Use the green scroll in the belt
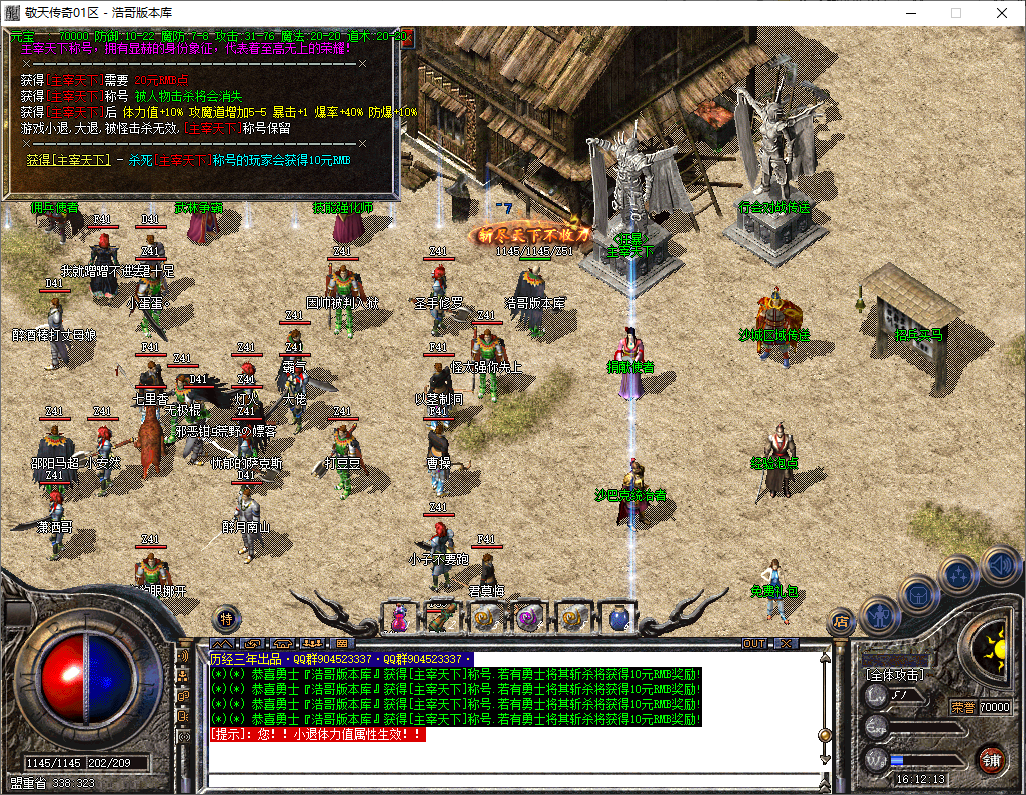 (x=441, y=618)
